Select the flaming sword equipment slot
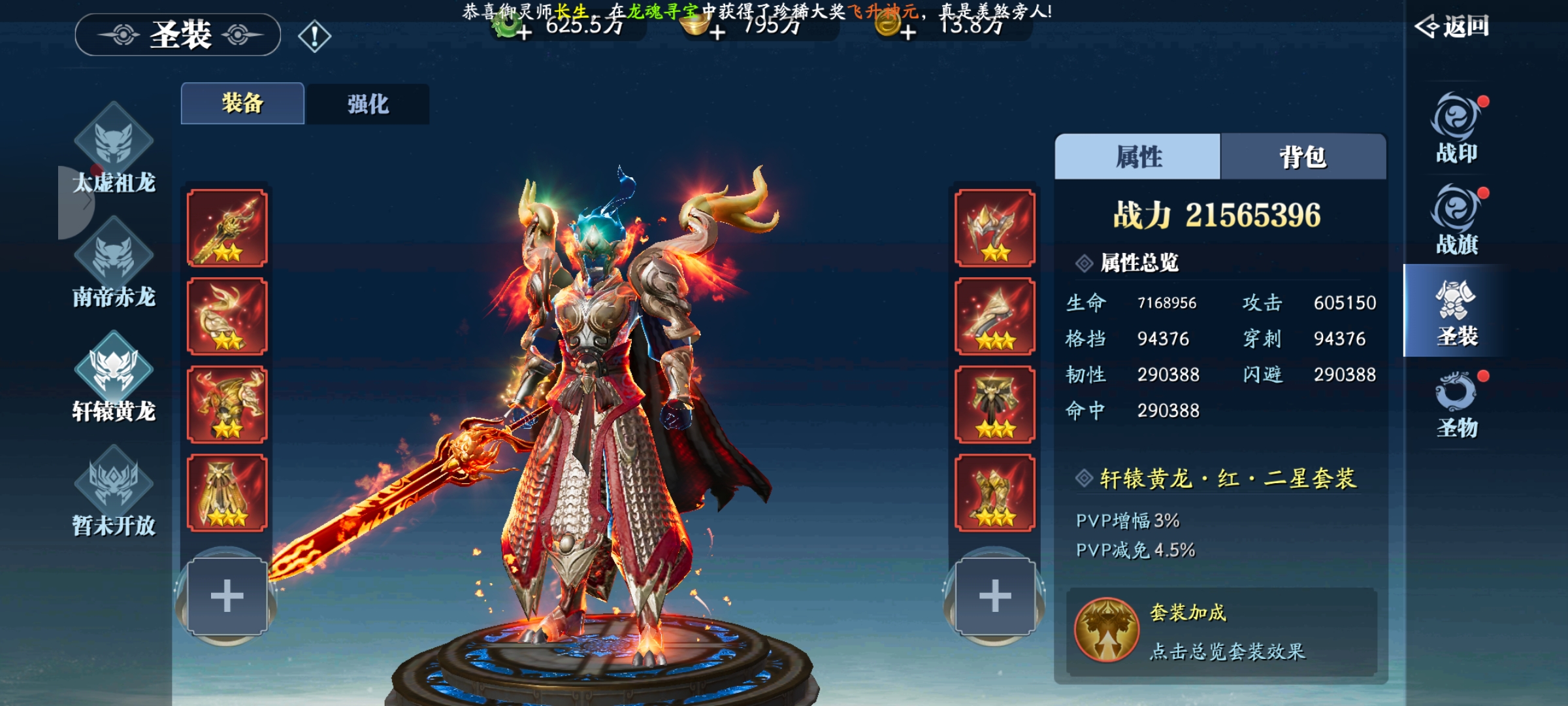The width and height of the screenshot is (1568, 706). pos(227,228)
